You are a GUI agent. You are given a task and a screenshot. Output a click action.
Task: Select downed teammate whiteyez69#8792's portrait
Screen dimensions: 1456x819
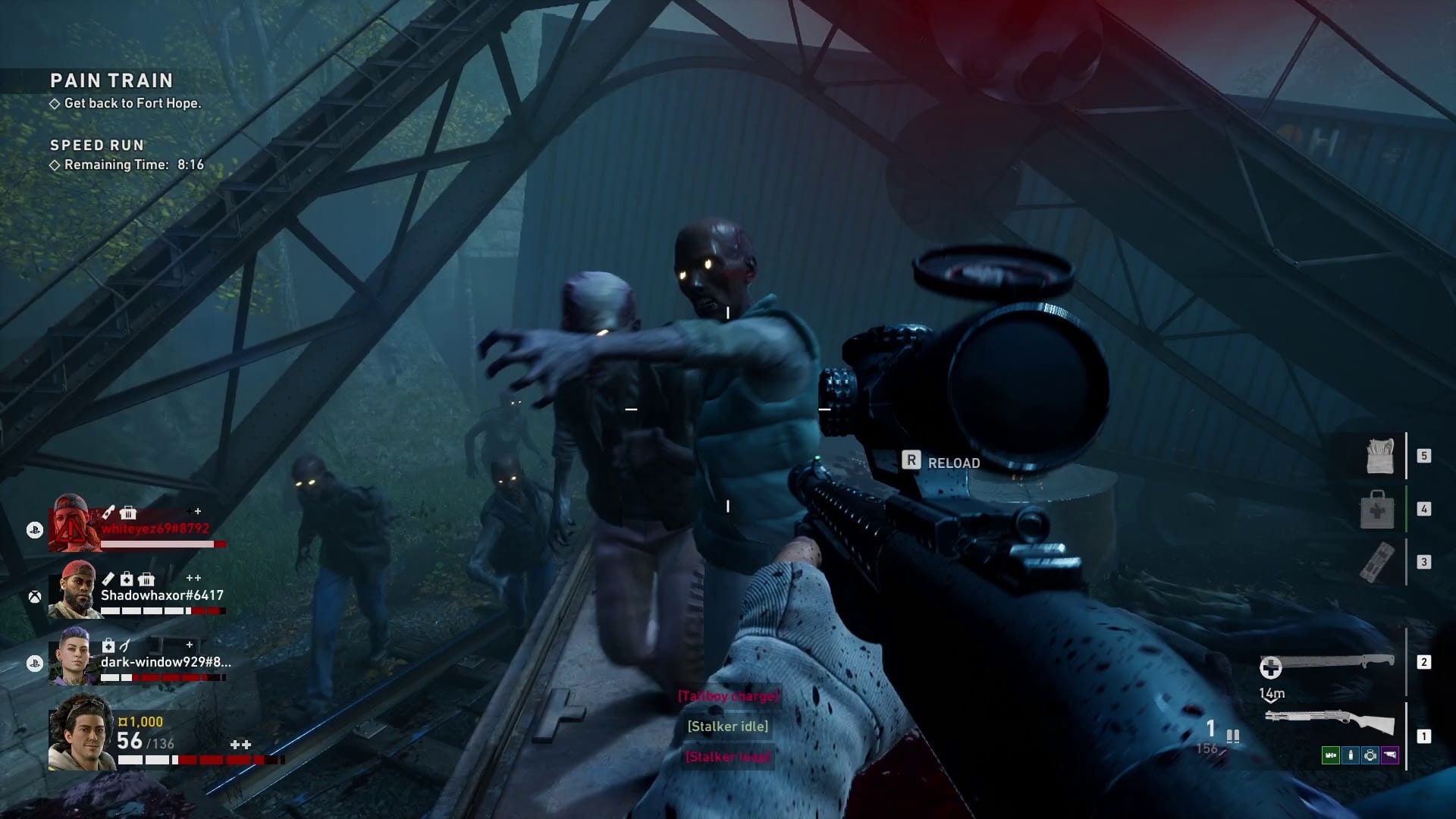pos(75,524)
